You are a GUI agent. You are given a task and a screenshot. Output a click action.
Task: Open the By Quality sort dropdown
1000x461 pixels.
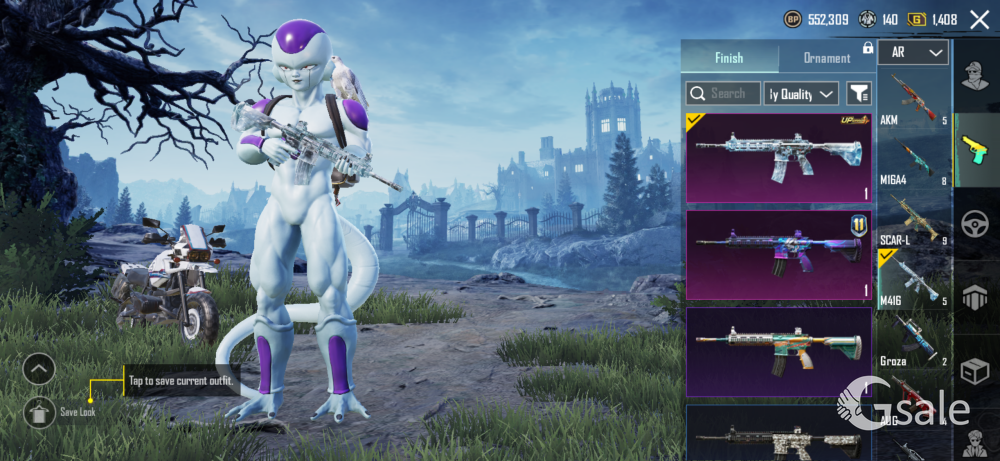[x=800, y=93]
